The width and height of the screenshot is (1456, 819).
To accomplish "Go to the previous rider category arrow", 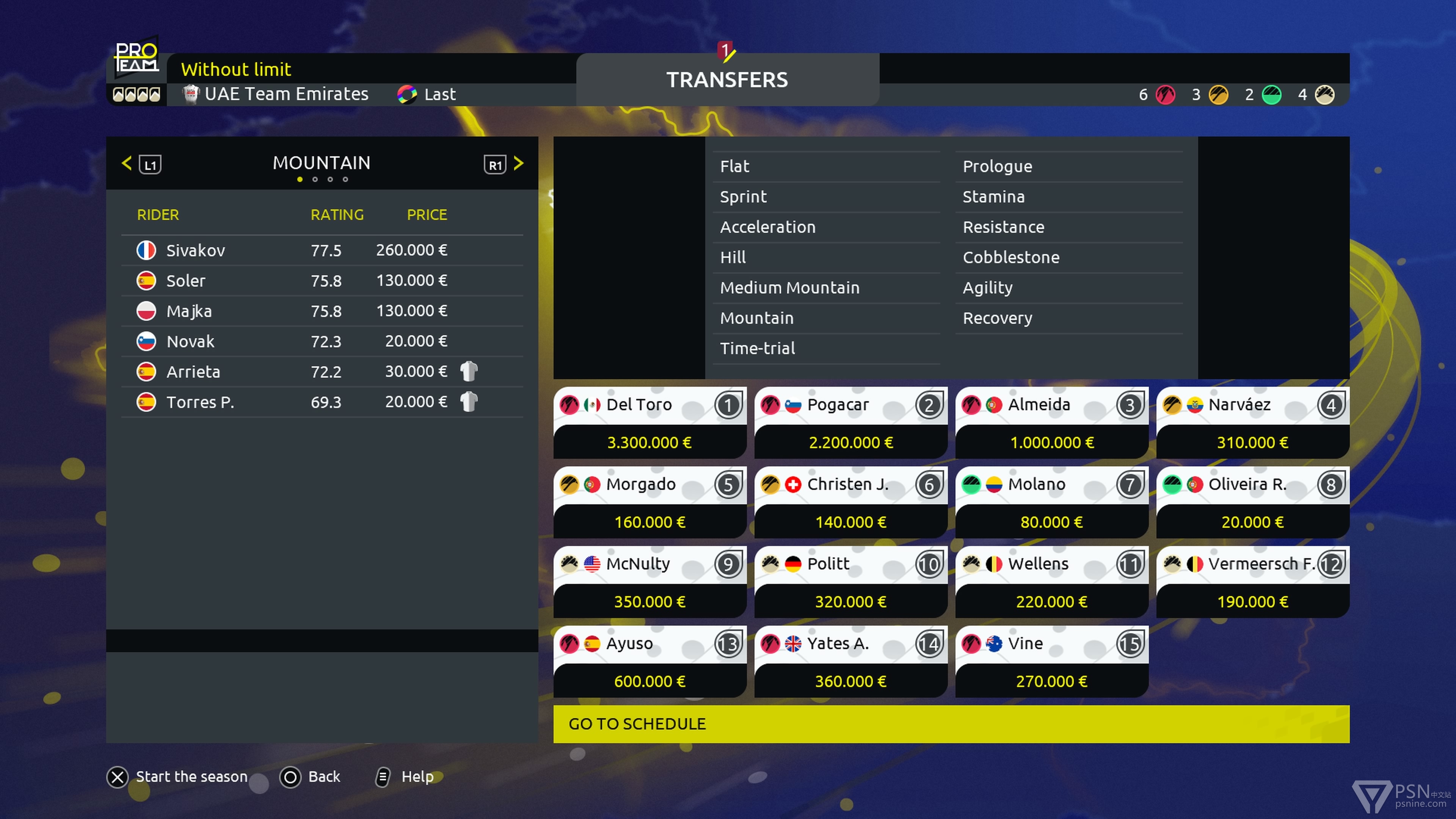I will click(127, 164).
